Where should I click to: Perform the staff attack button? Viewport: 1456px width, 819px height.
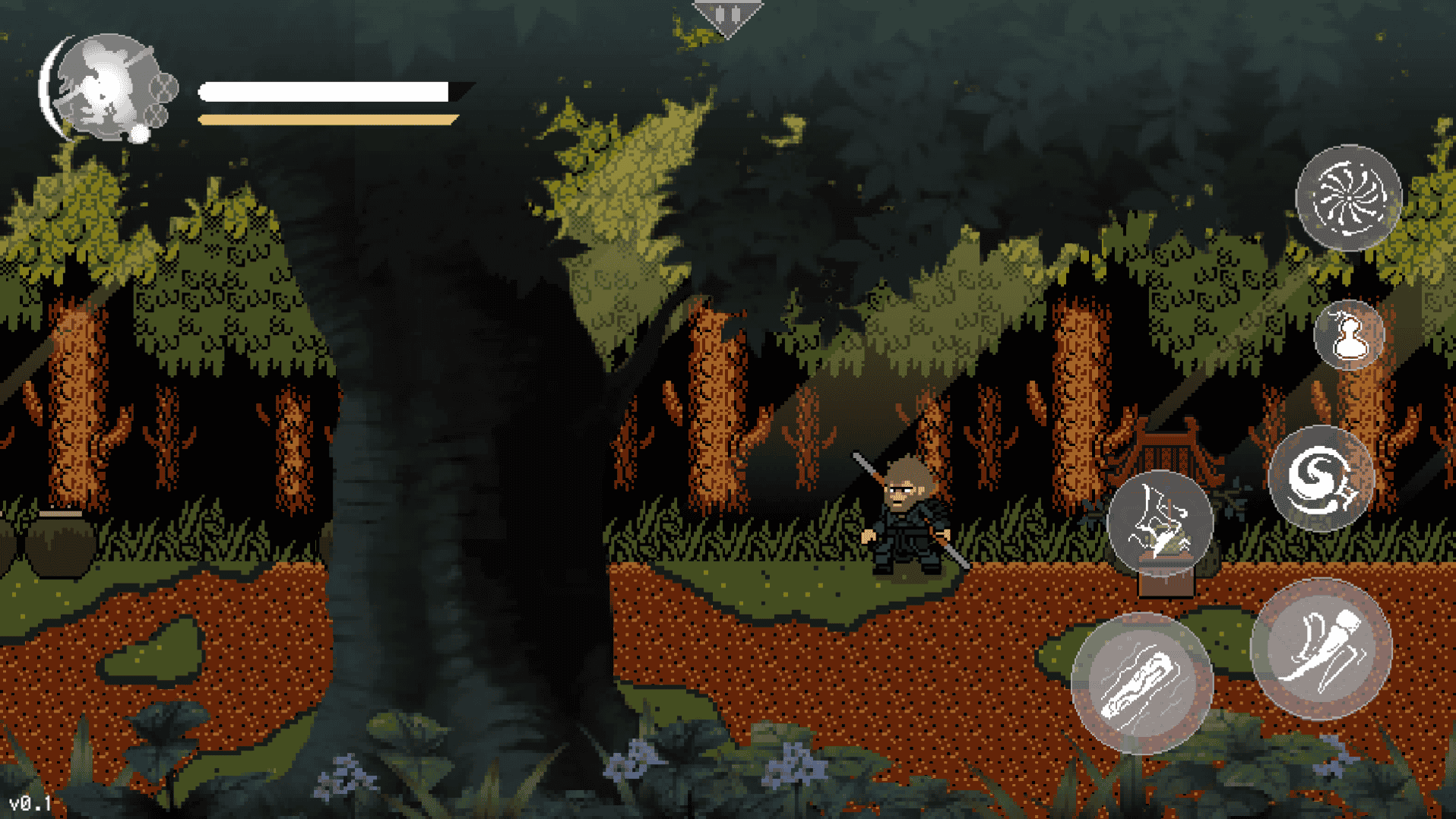coord(1141,682)
